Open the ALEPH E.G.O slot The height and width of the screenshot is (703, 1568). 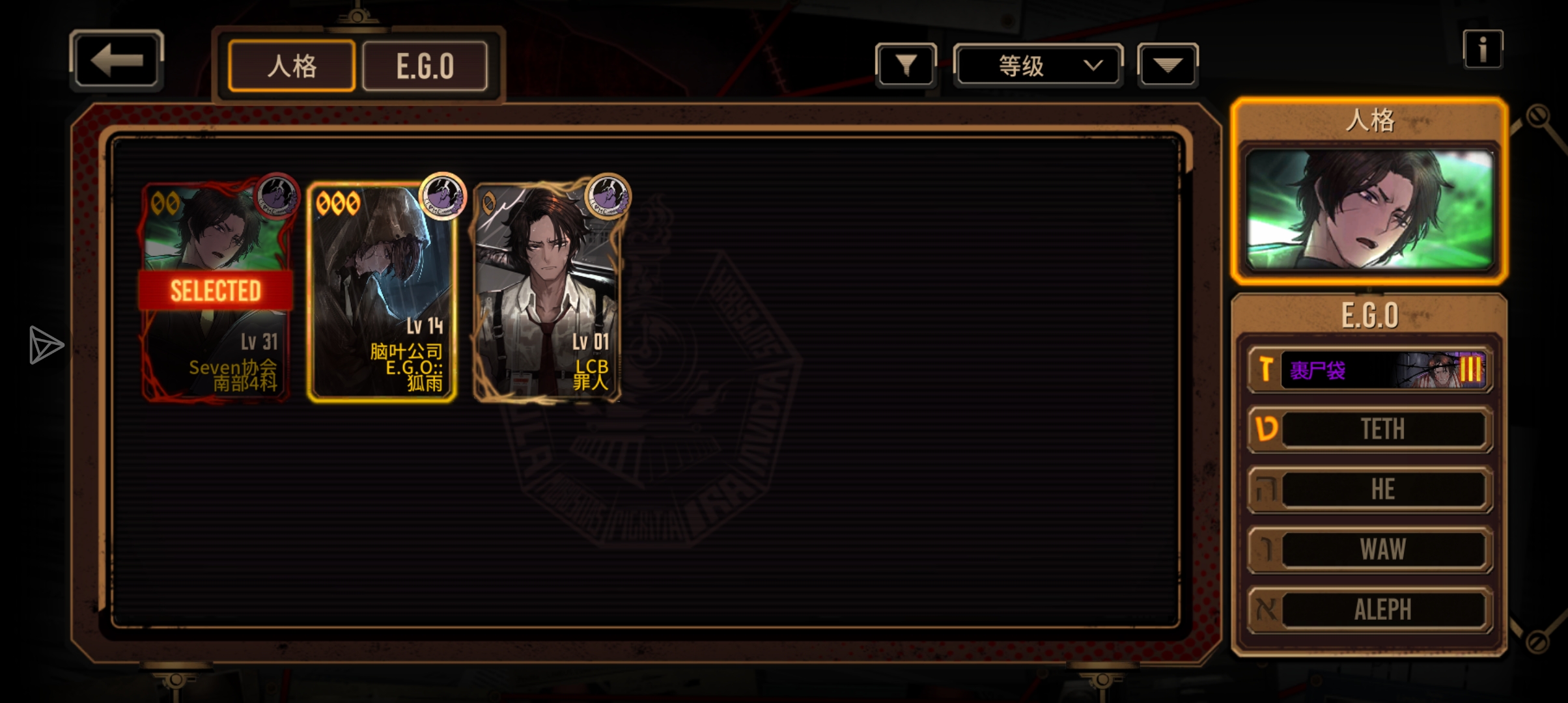[x=1370, y=610]
